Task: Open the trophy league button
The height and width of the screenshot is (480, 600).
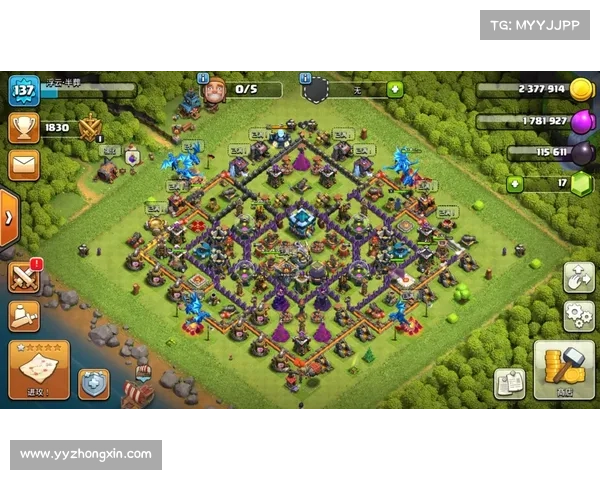Action: click(23, 127)
